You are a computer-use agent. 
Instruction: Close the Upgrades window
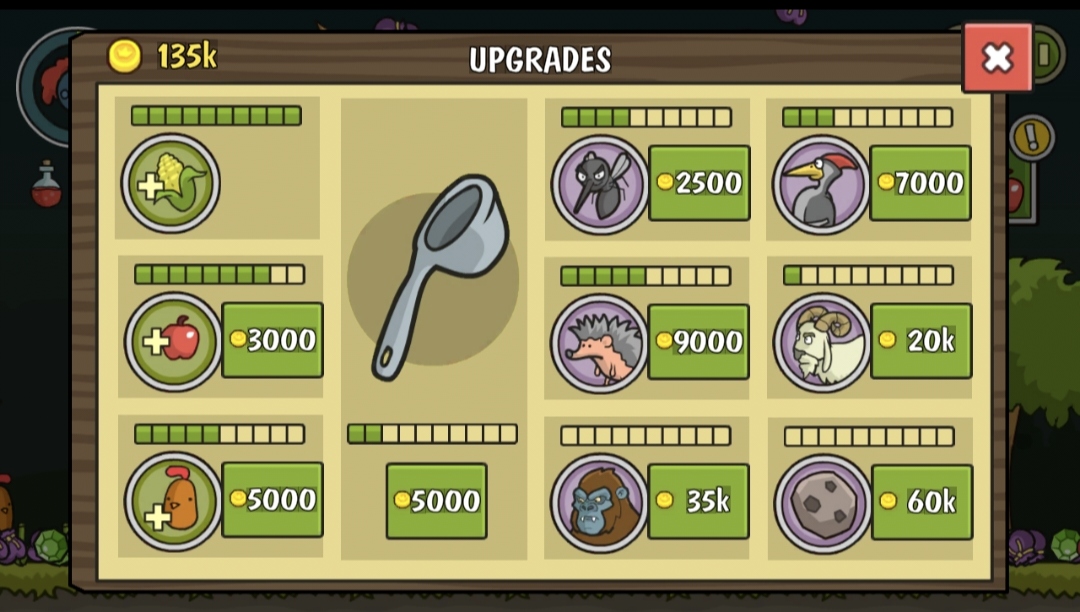coord(997,58)
